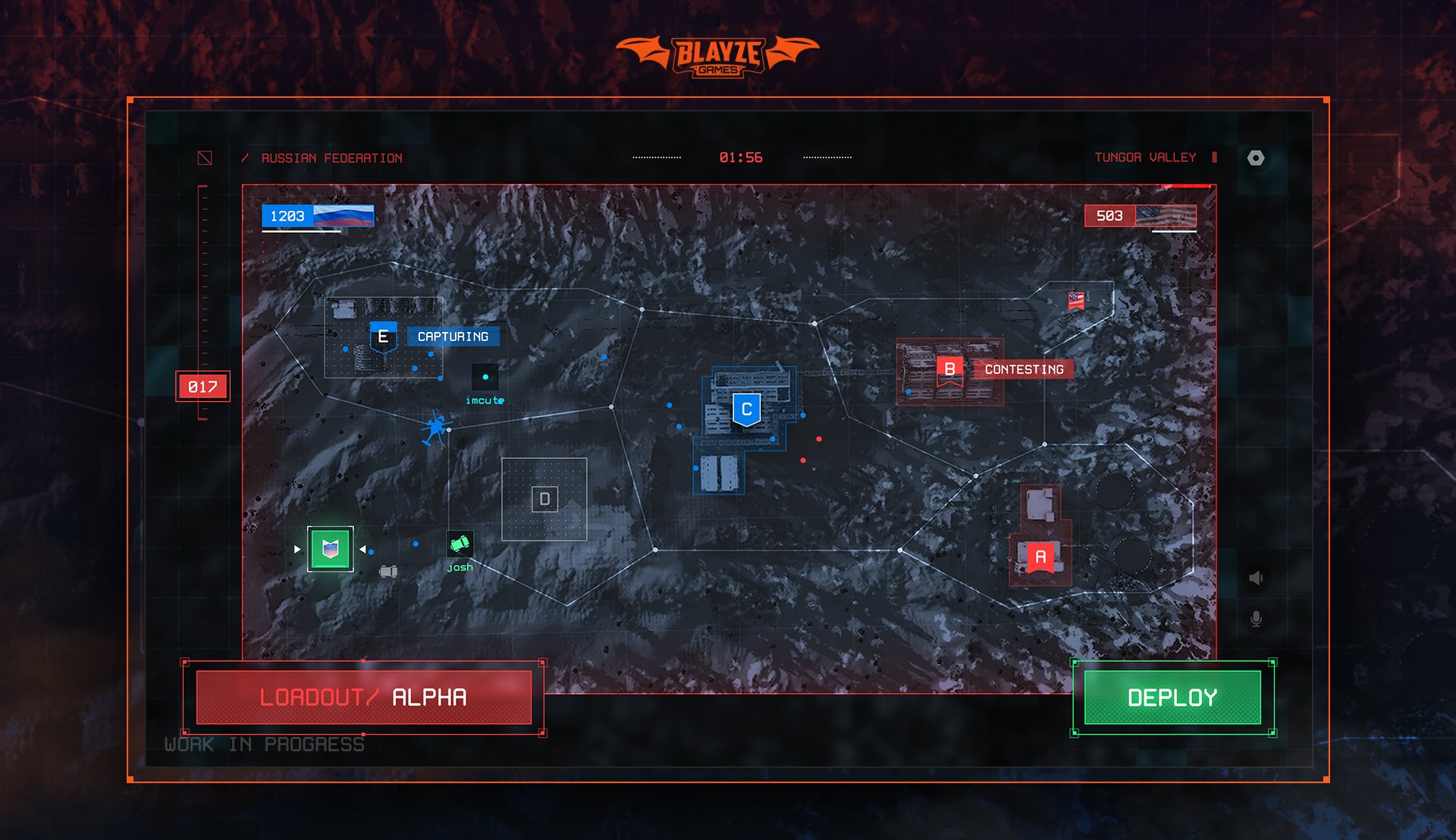Click the gray transport vehicle icon near spawn

(x=388, y=570)
